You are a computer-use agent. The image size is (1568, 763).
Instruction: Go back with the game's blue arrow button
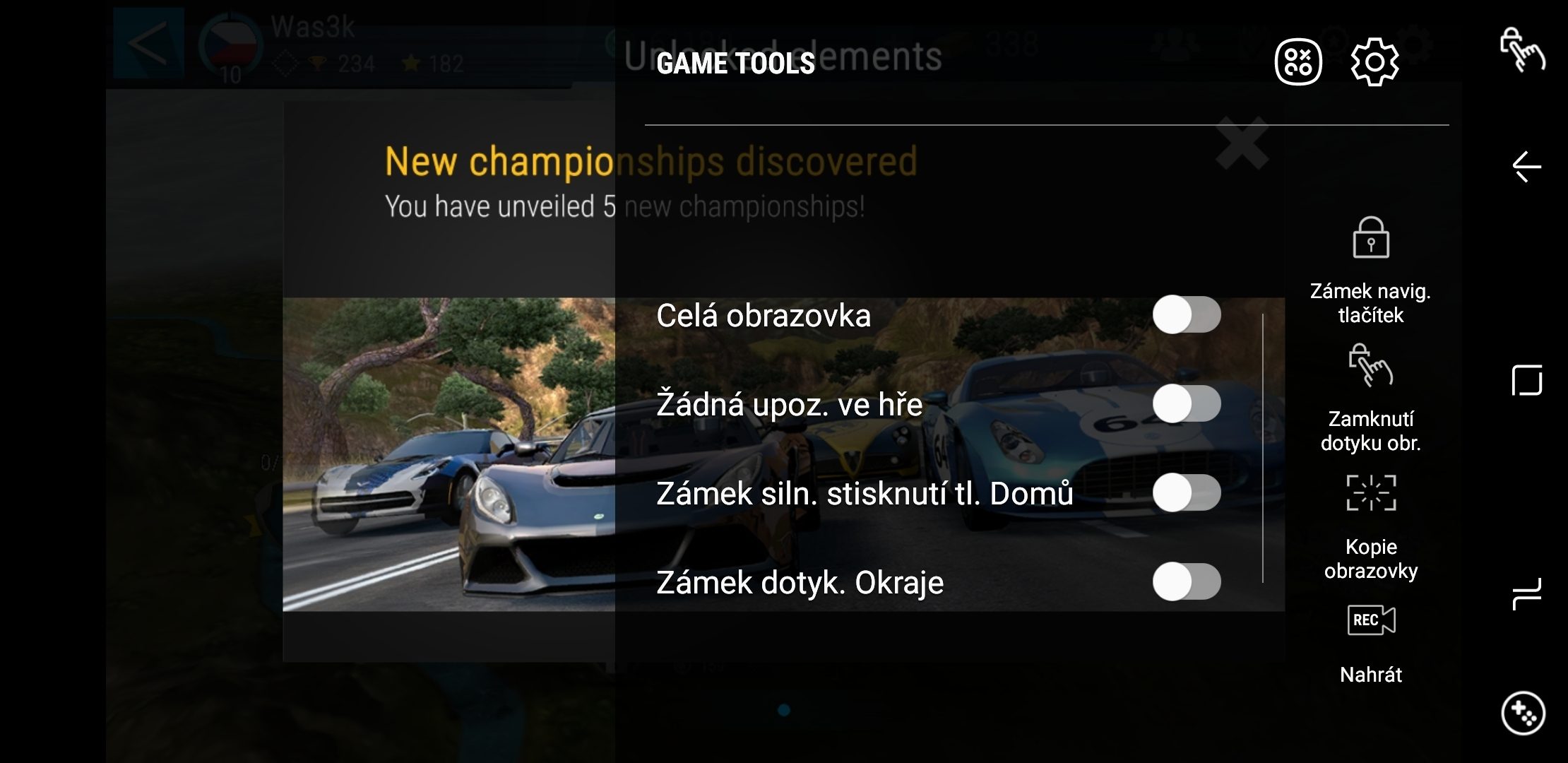(148, 42)
